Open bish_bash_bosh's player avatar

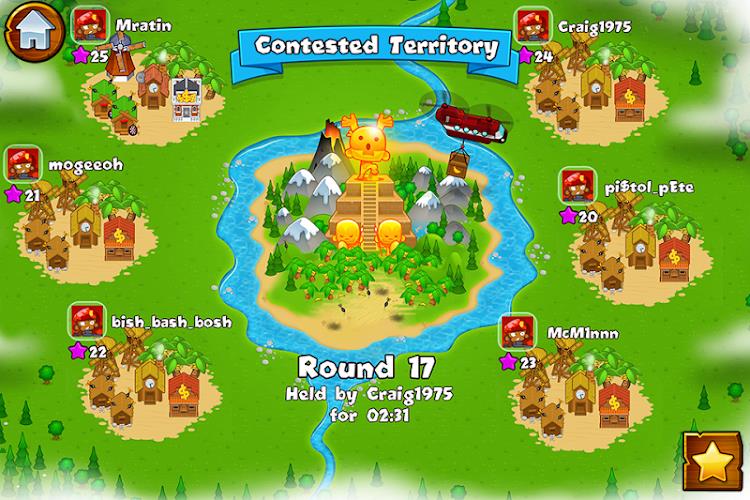click(87, 321)
